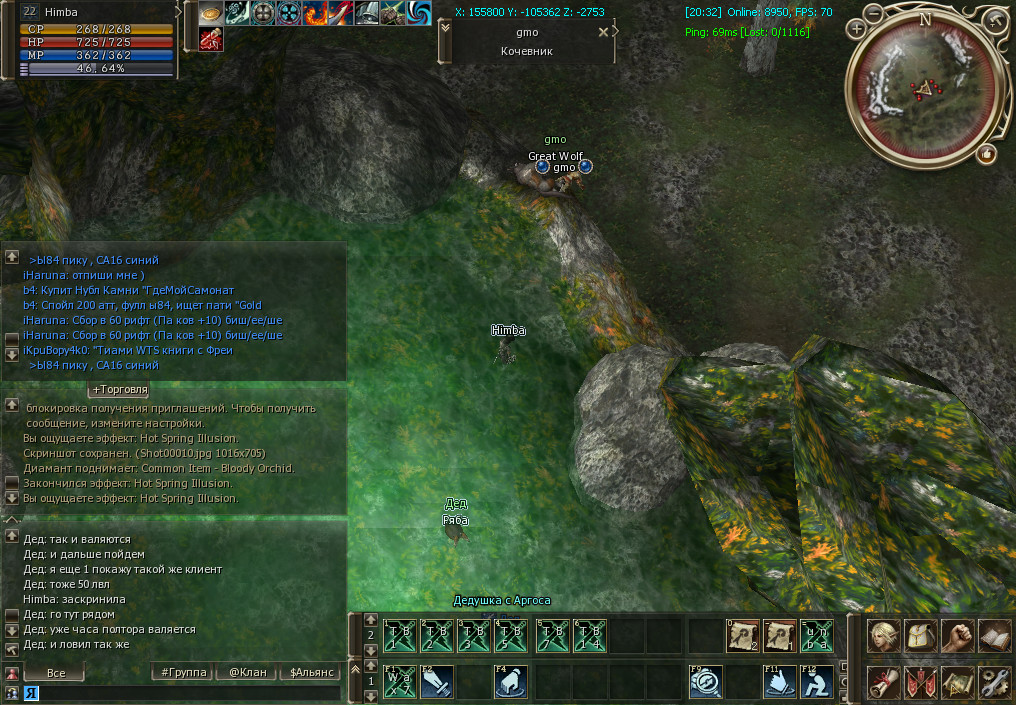Viewport: 1016px width, 705px height.
Task: Open the skills book icon
Action: click(994, 635)
